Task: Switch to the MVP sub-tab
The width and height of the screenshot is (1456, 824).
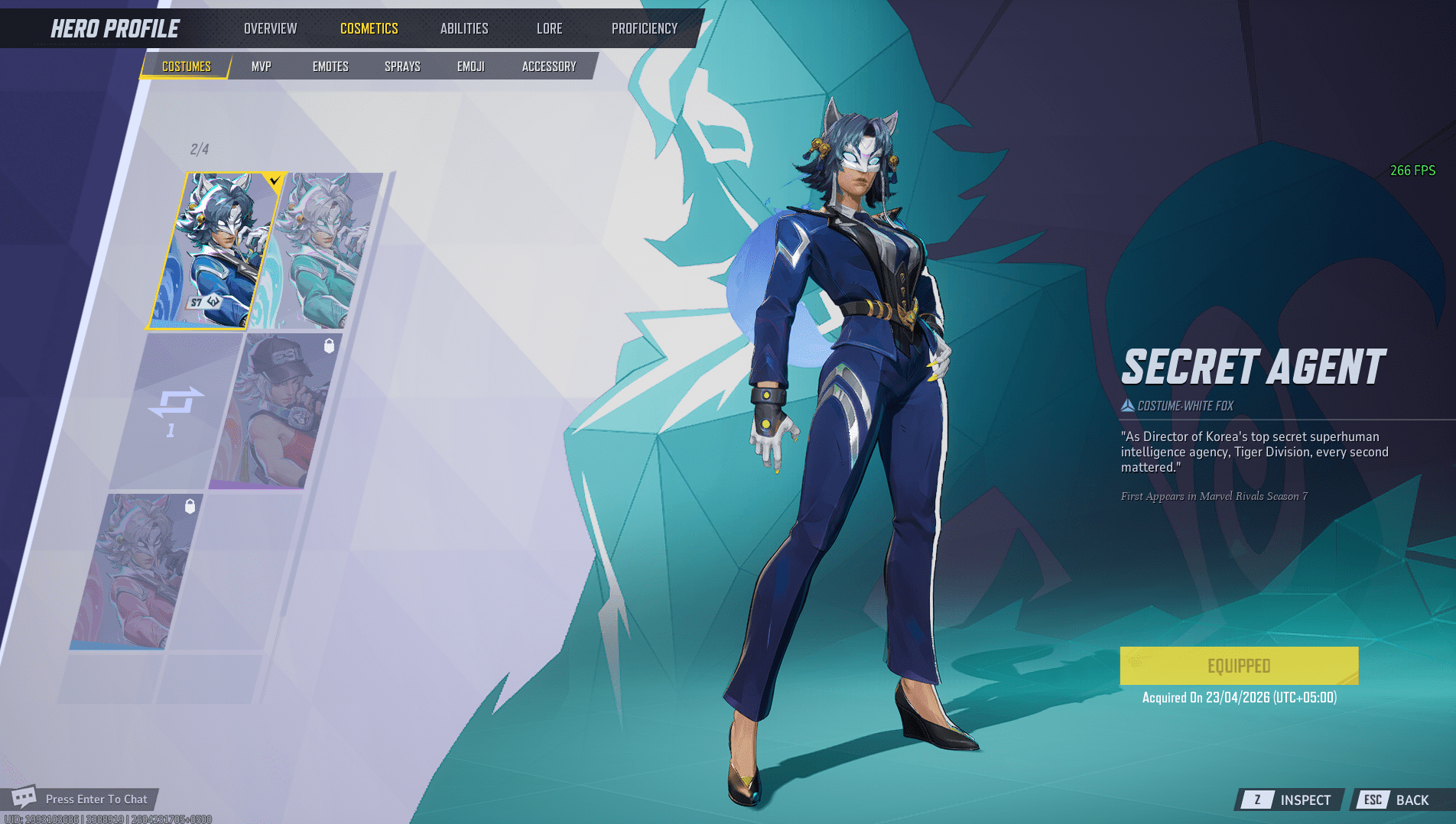Action: (260, 66)
